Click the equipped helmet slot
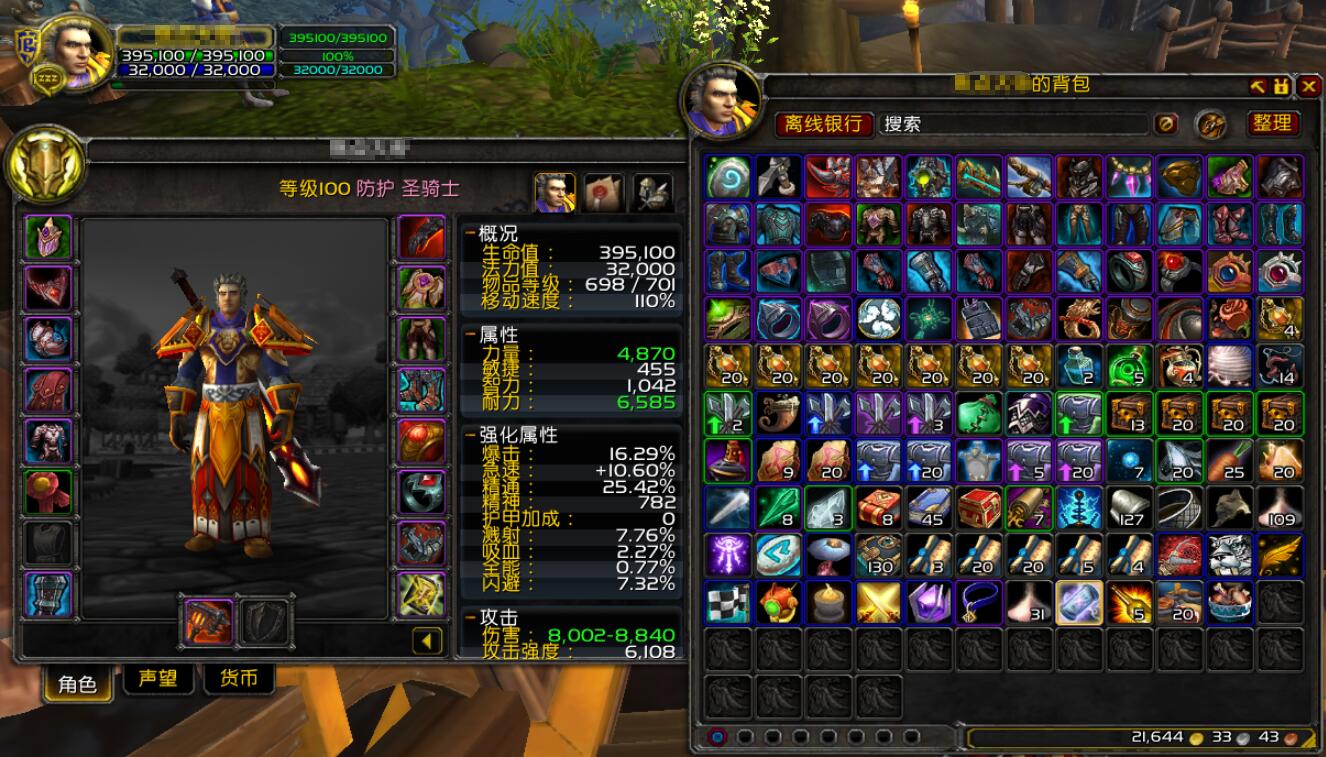Screen dimensions: 1326x757 [x=48, y=239]
